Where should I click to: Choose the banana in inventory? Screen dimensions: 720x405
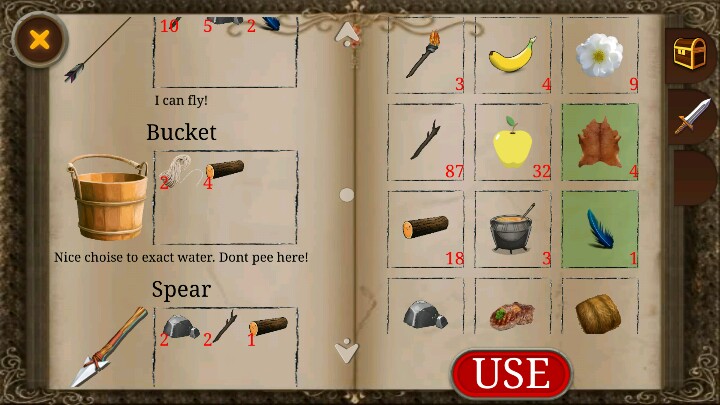point(513,56)
